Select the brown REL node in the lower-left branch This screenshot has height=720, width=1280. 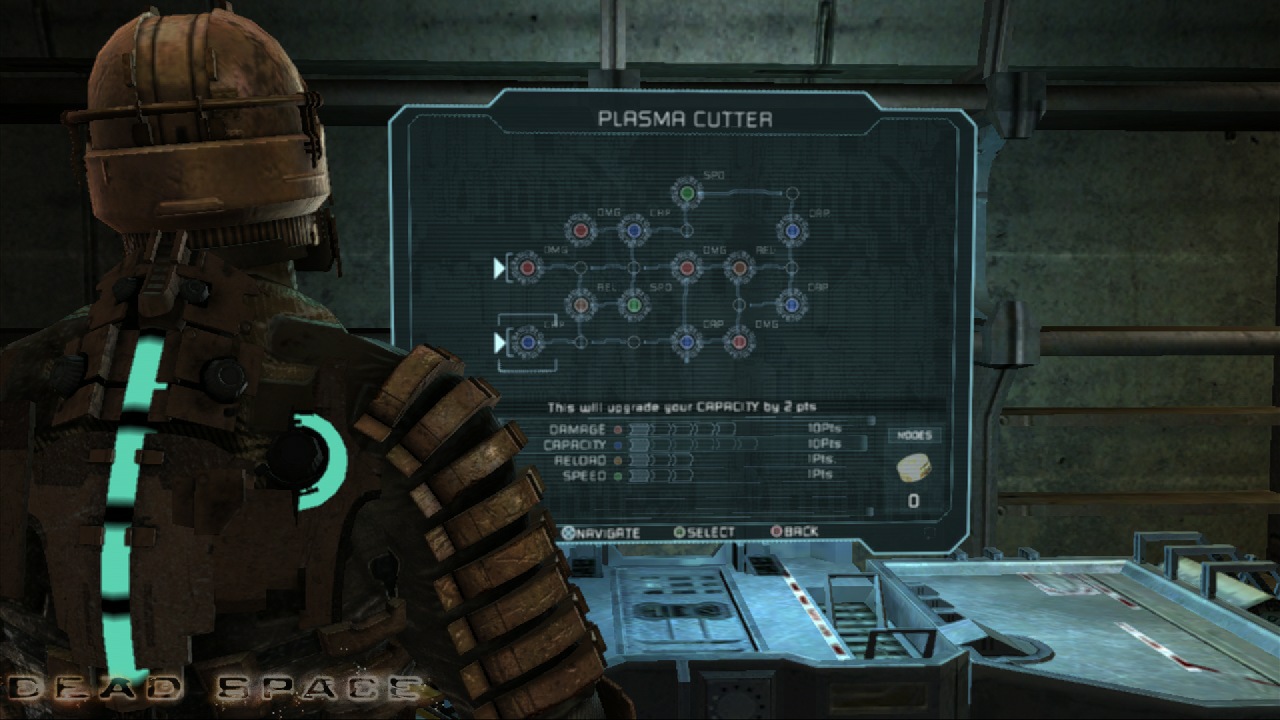click(x=579, y=305)
